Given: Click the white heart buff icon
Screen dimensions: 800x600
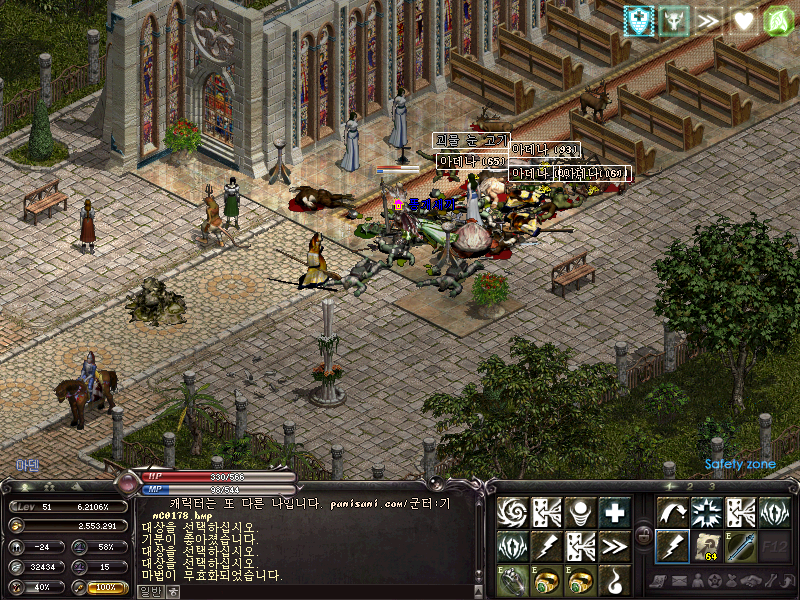Looking at the screenshot, I should 743,19.
